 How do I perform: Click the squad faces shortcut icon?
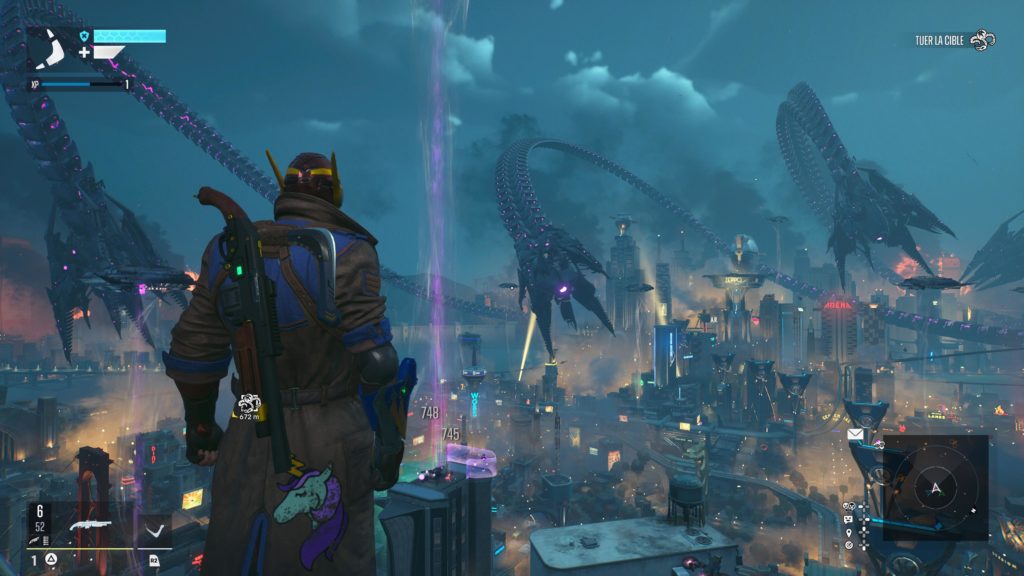tap(849, 506)
